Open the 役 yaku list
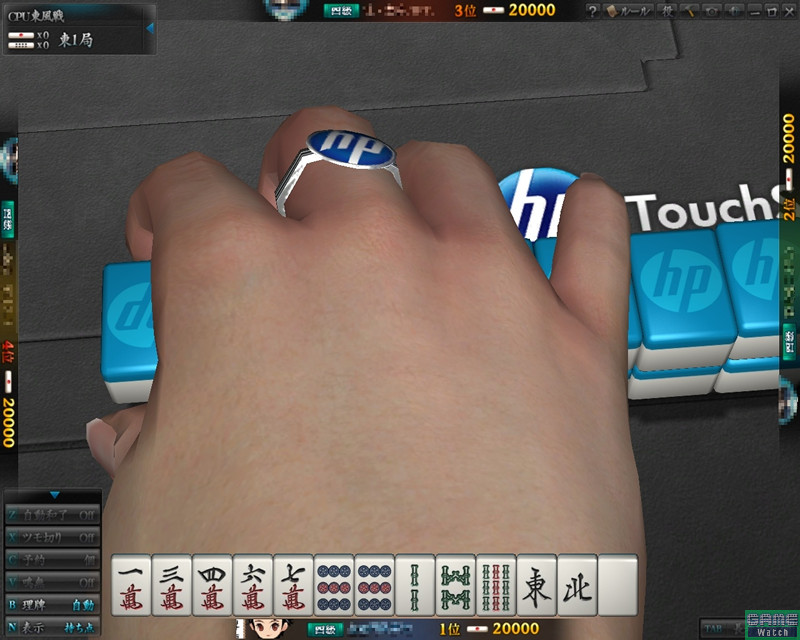800x640 pixels. click(x=668, y=10)
